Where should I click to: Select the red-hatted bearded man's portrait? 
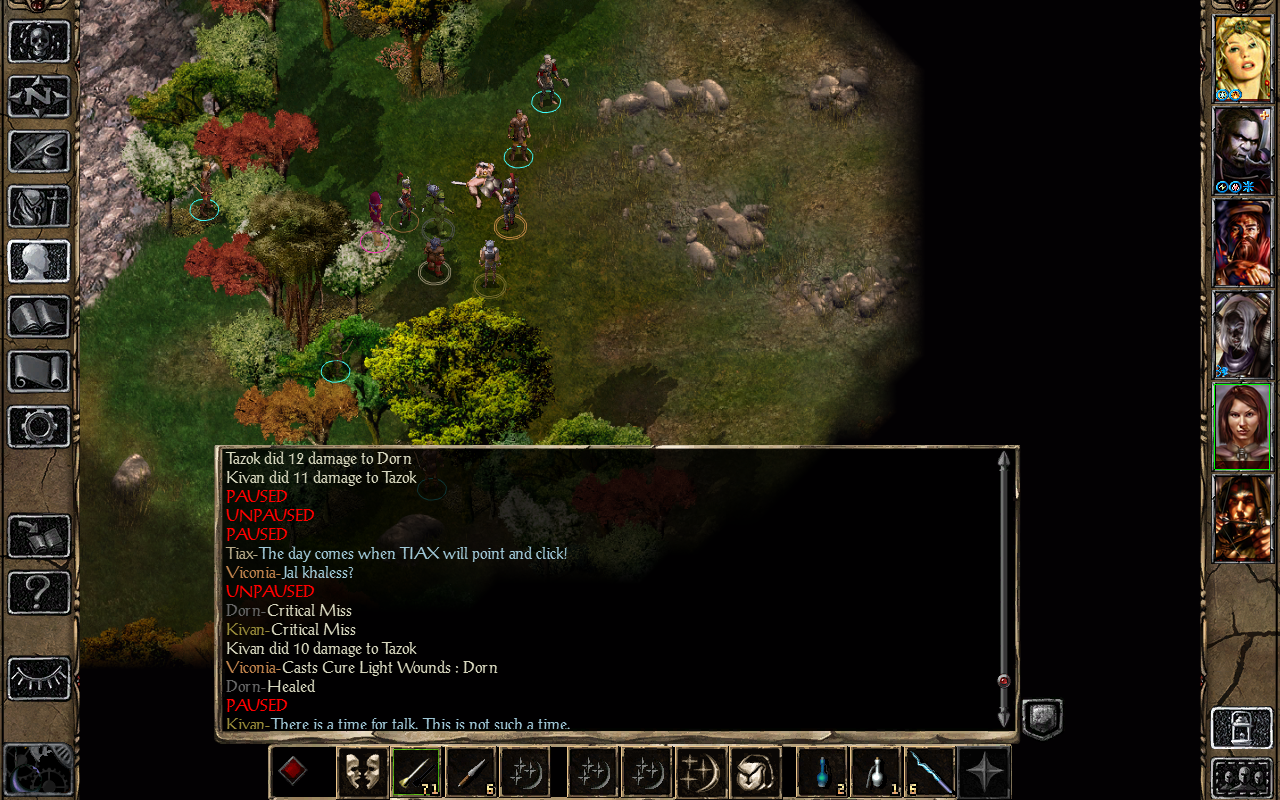(1242, 242)
